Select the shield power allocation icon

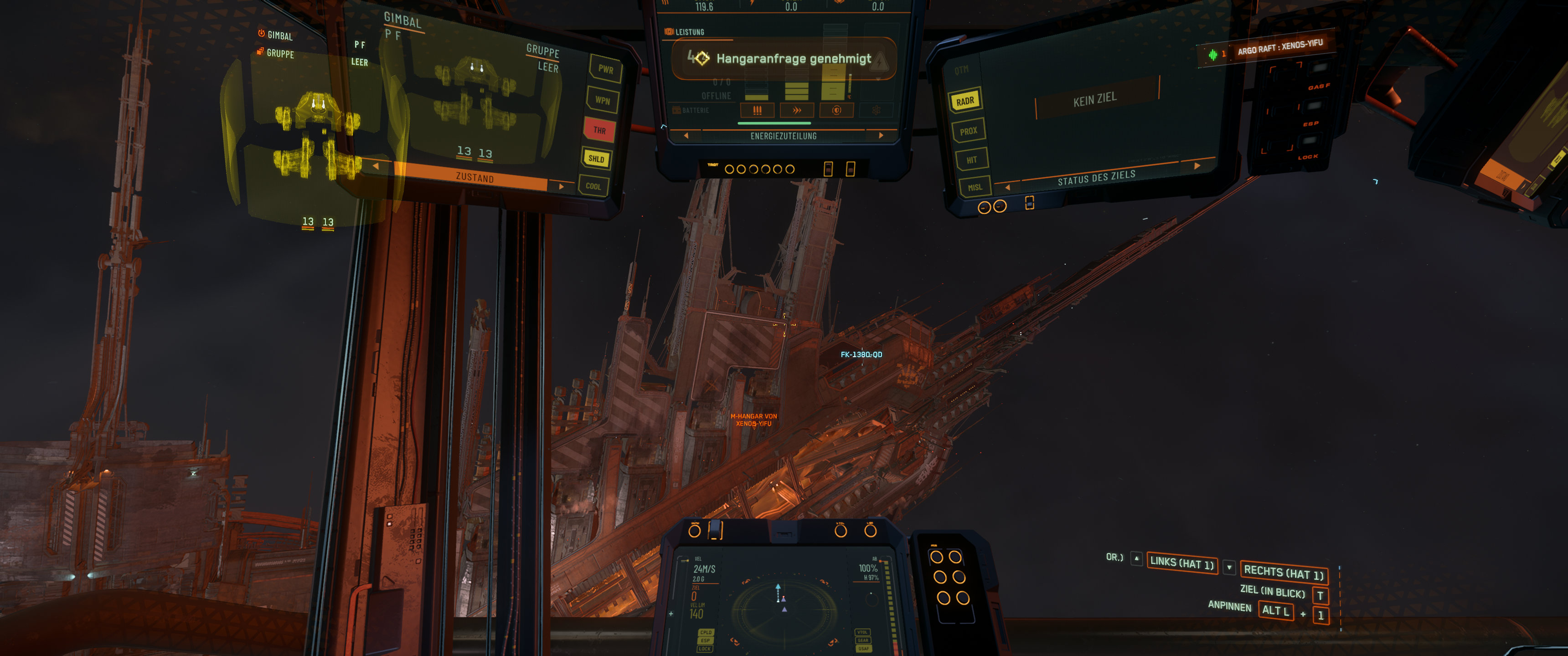click(x=836, y=110)
